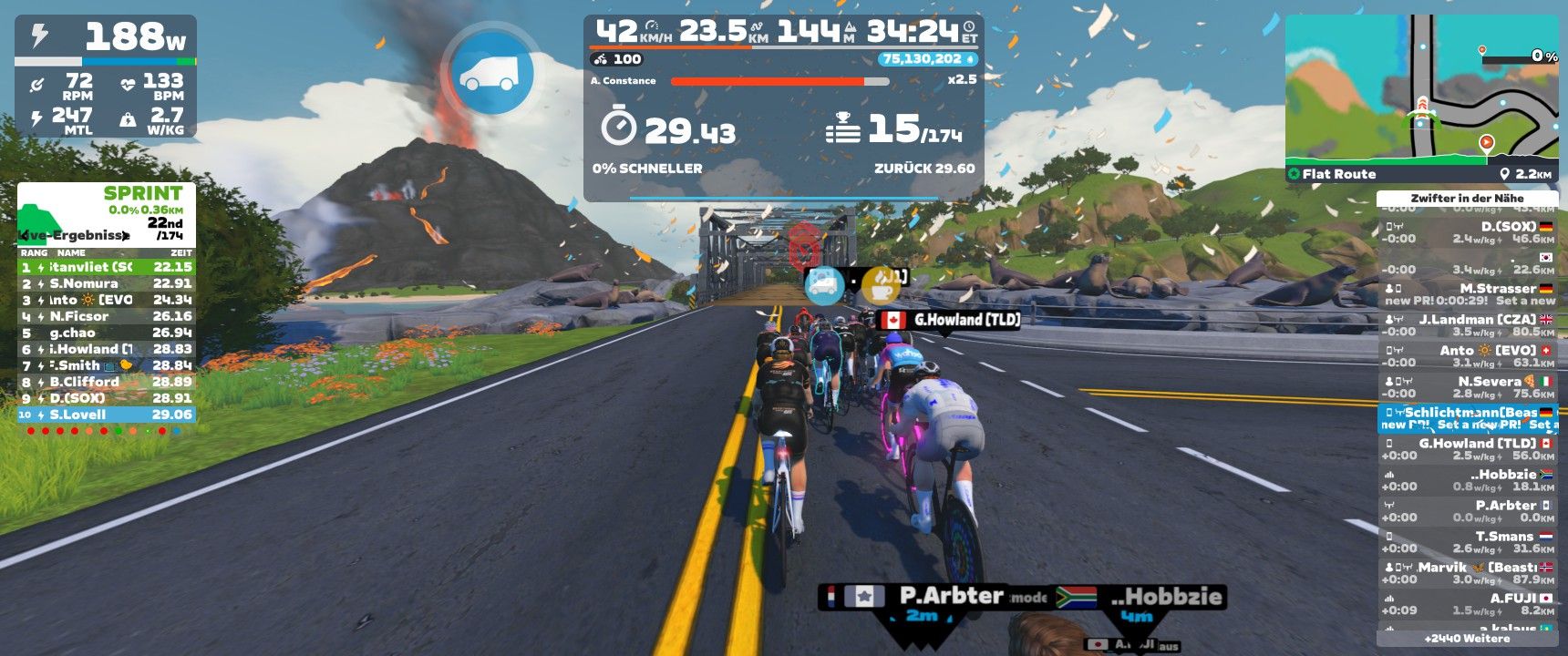Expand the '+2440 Weitere' riders entry
The width and height of the screenshot is (1568, 656).
pyautogui.click(x=1467, y=639)
